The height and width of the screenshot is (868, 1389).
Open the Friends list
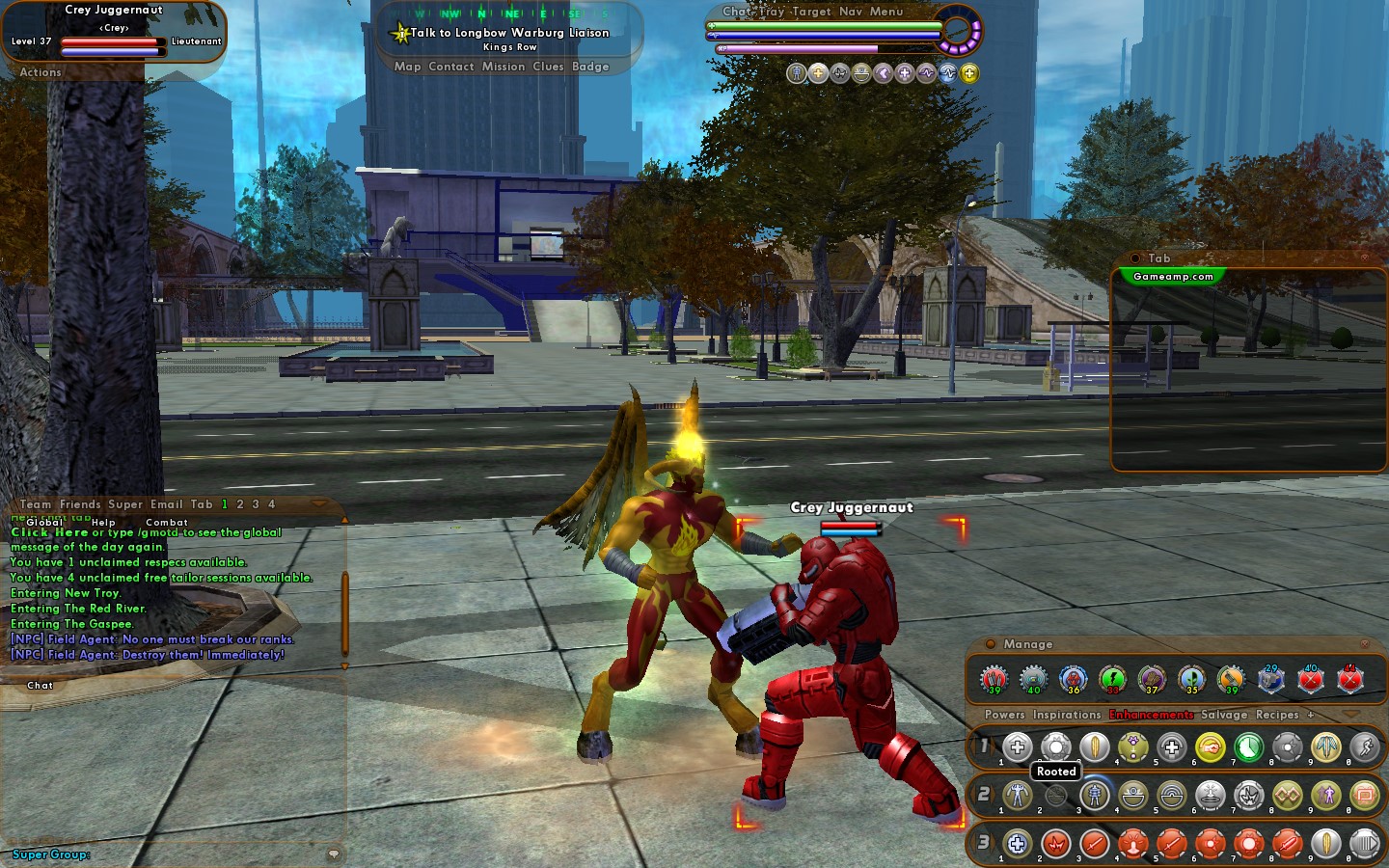80,504
